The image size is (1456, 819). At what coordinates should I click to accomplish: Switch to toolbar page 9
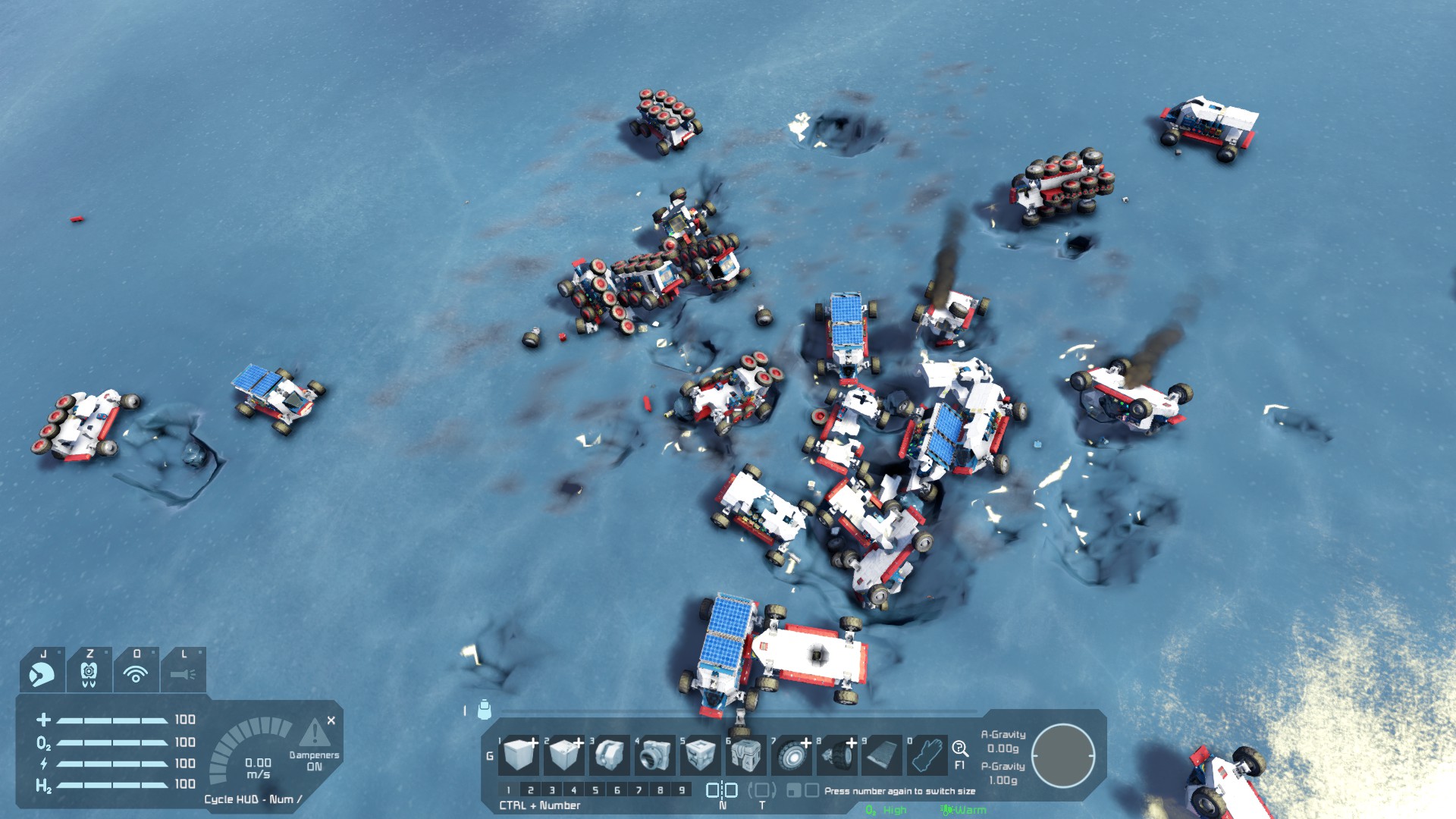(682, 790)
